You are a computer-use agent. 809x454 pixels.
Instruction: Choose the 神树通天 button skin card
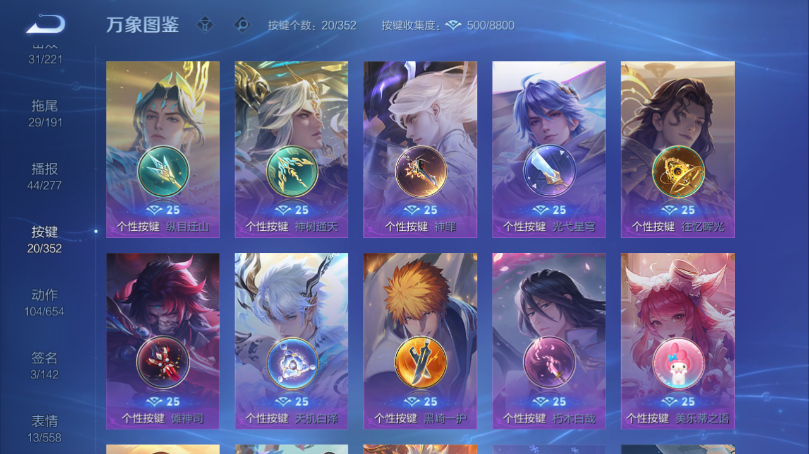[x=291, y=148]
